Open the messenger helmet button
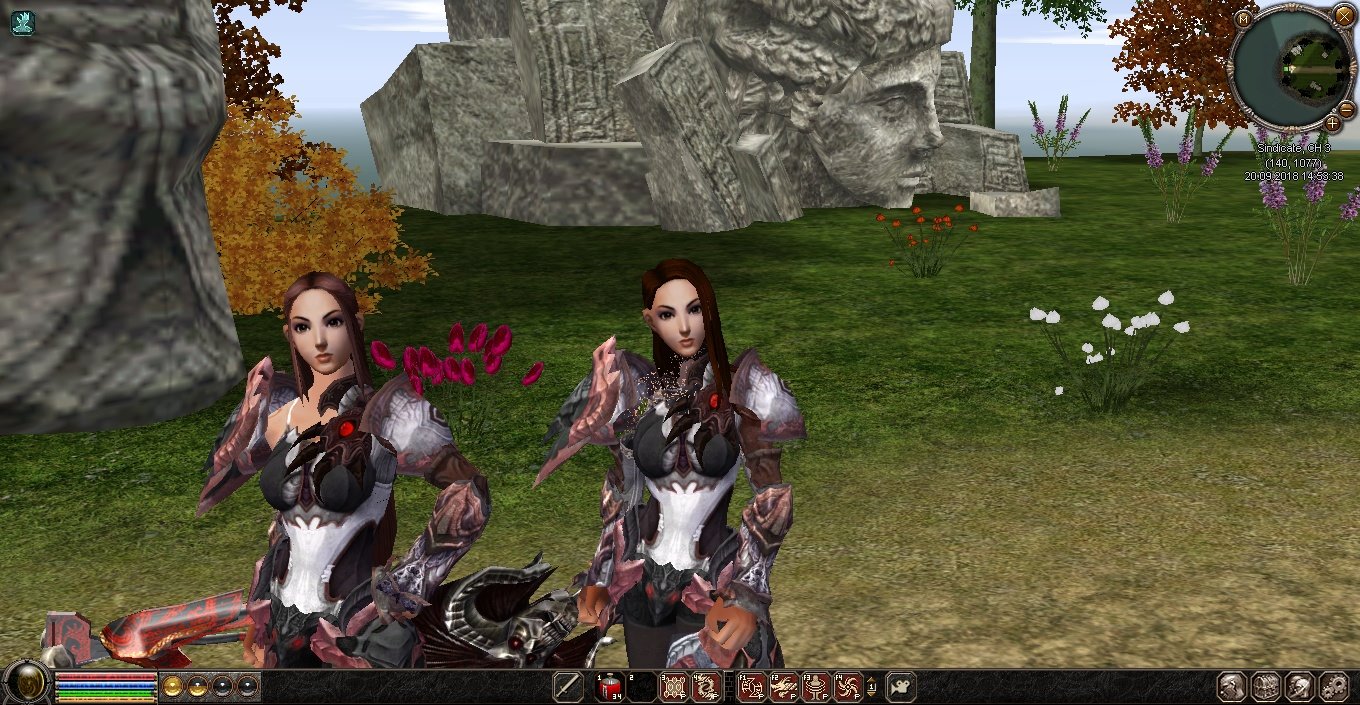The height and width of the screenshot is (705, 1360). pyautogui.click(x=1300, y=687)
